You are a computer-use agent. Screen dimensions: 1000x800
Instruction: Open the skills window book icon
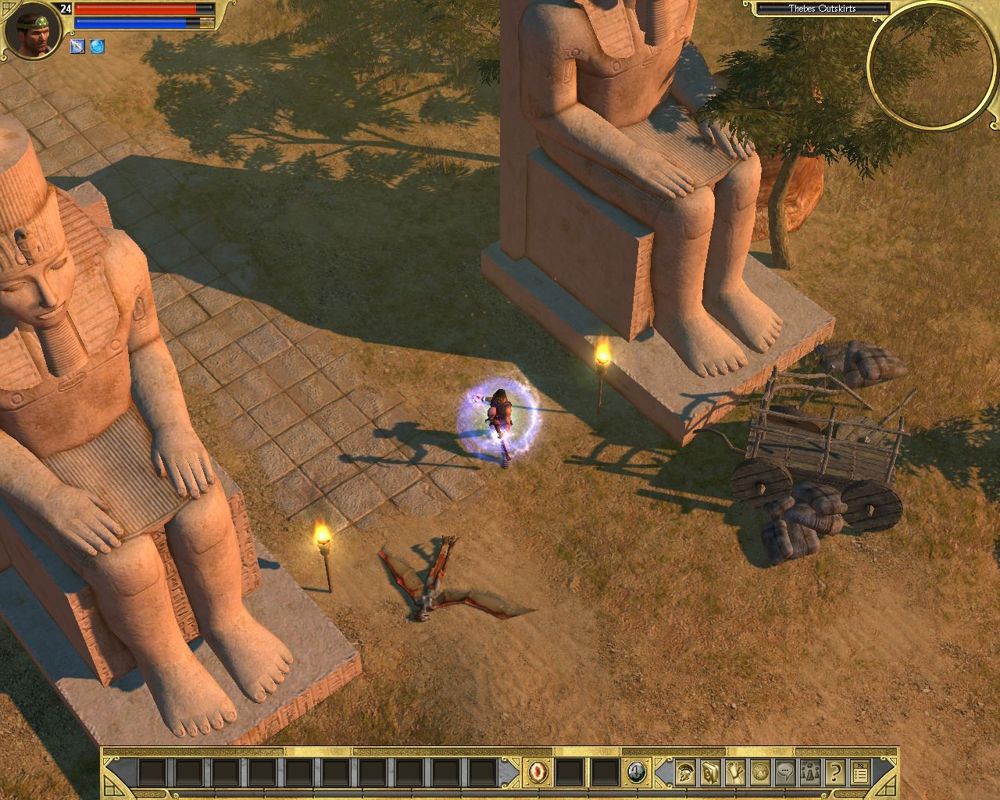[710, 772]
